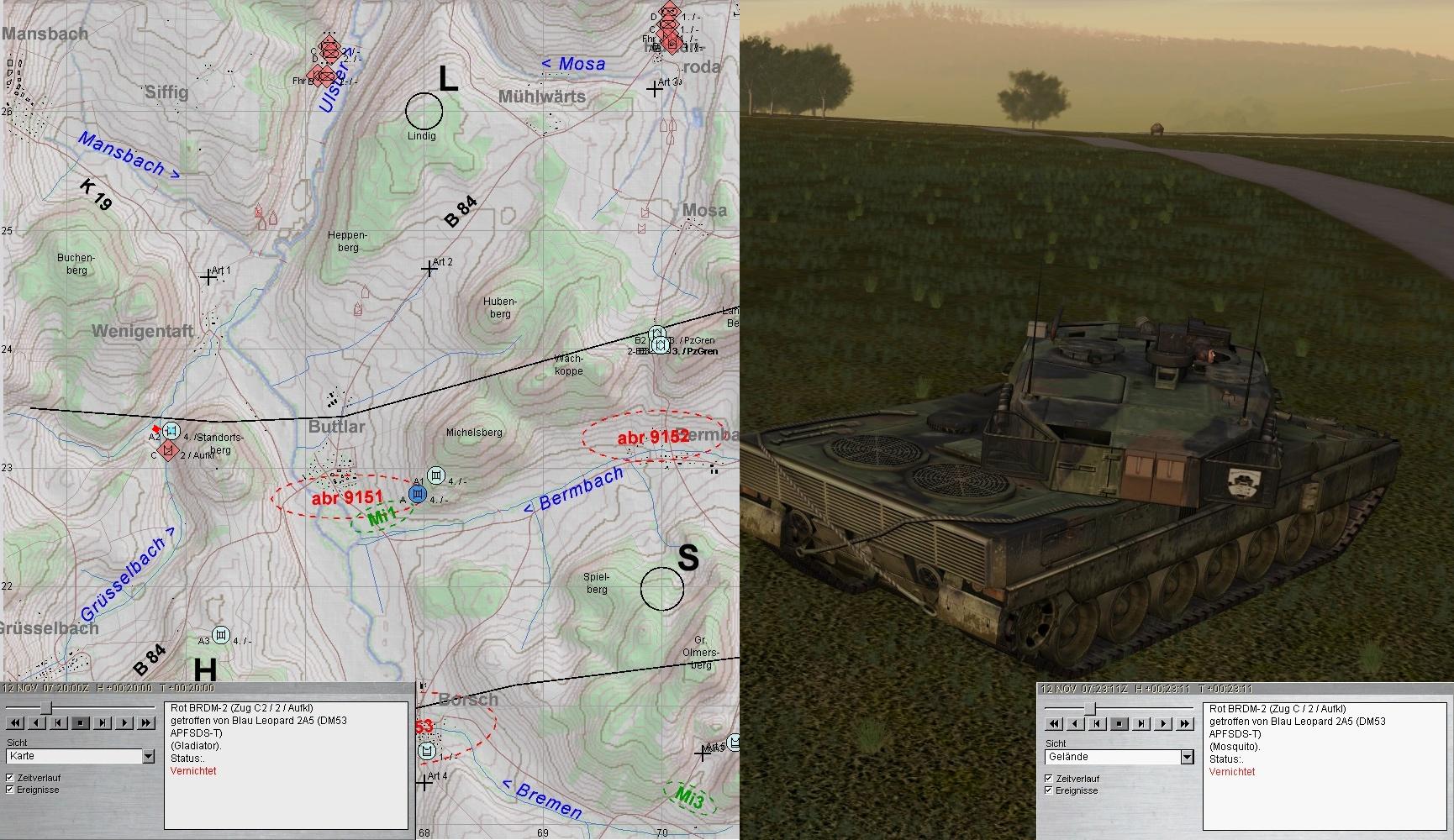Image resolution: width=1454 pixels, height=840 pixels.
Task: Toggle Zeitverlauf checkbox in the Gelände panel
Action: [x=1049, y=779]
